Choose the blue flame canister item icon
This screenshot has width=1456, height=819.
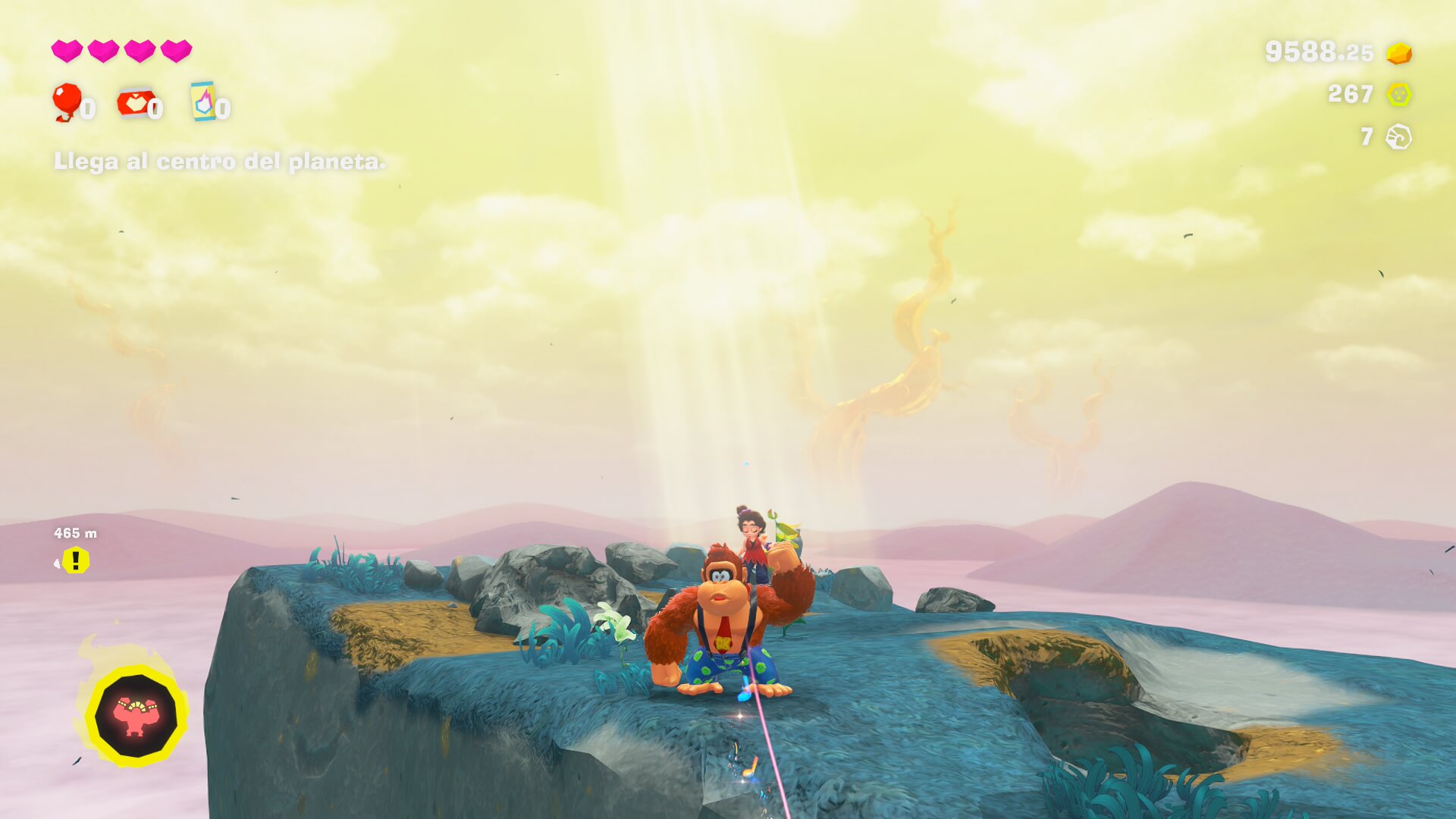click(202, 102)
